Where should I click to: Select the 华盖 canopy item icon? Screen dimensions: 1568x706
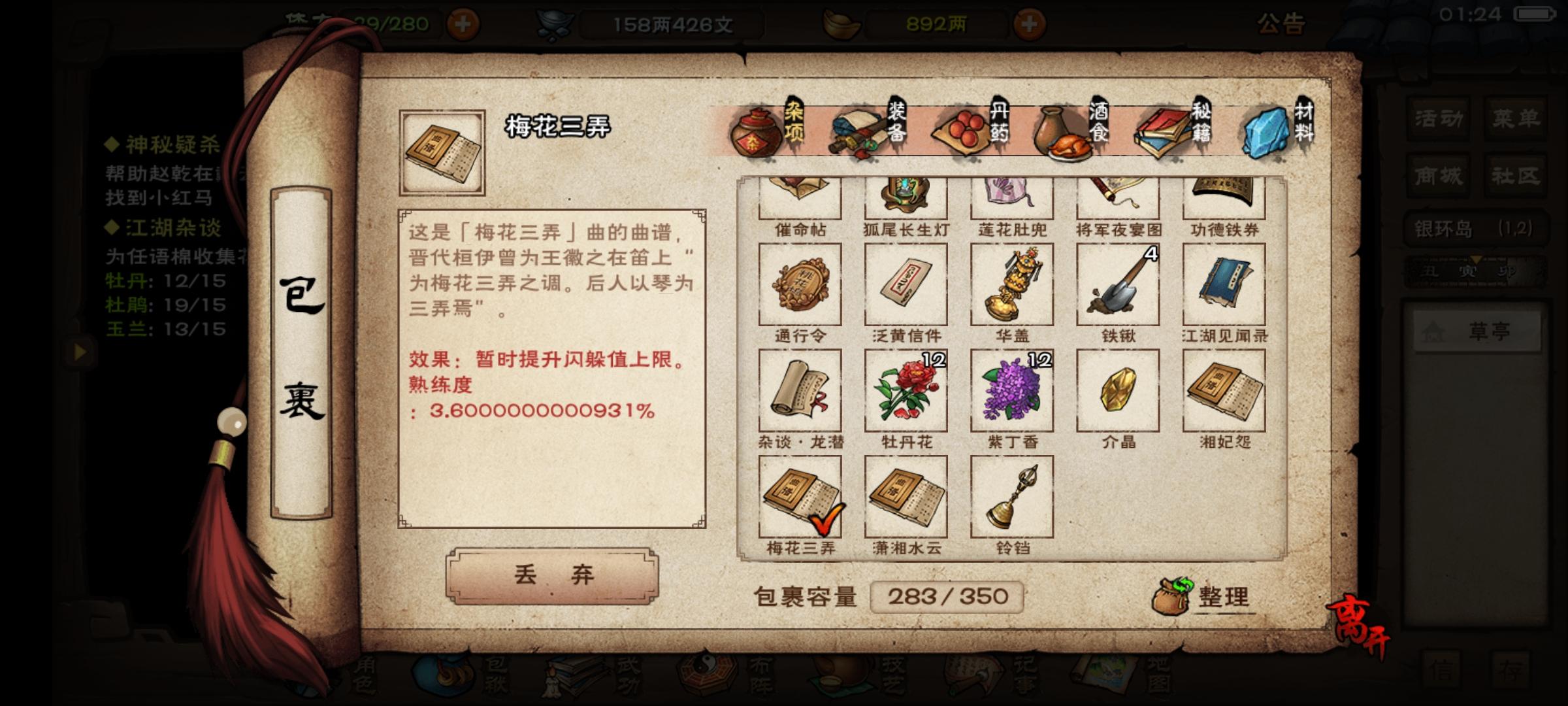pos(1012,284)
